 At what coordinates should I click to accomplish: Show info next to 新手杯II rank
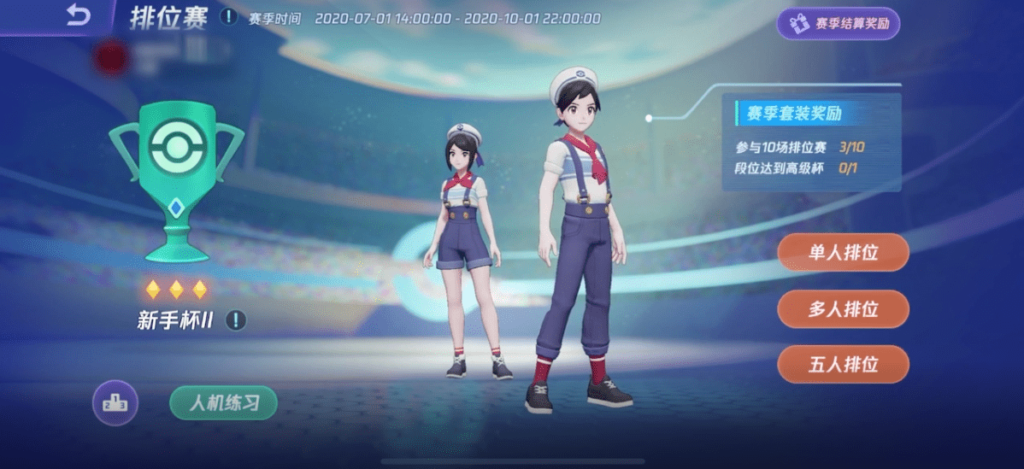click(235, 320)
